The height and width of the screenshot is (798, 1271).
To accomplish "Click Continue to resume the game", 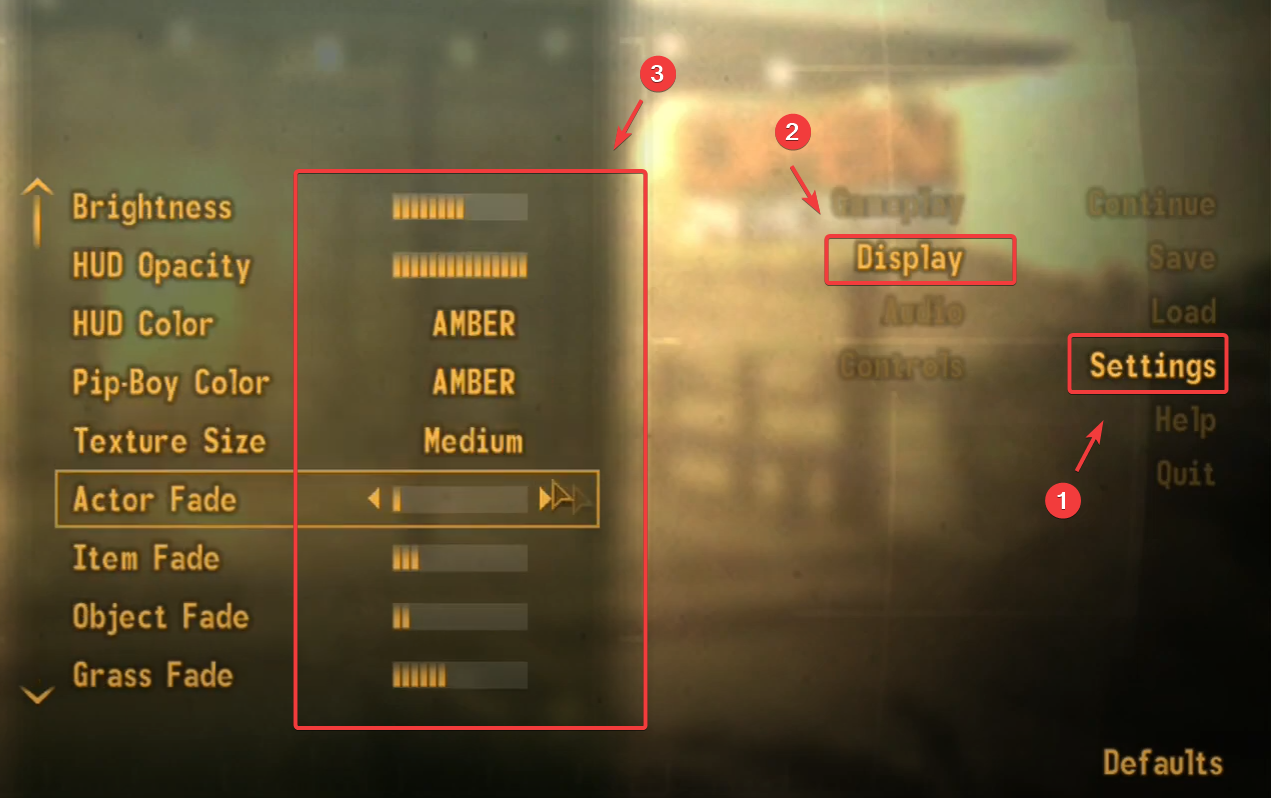I will coord(1150,205).
